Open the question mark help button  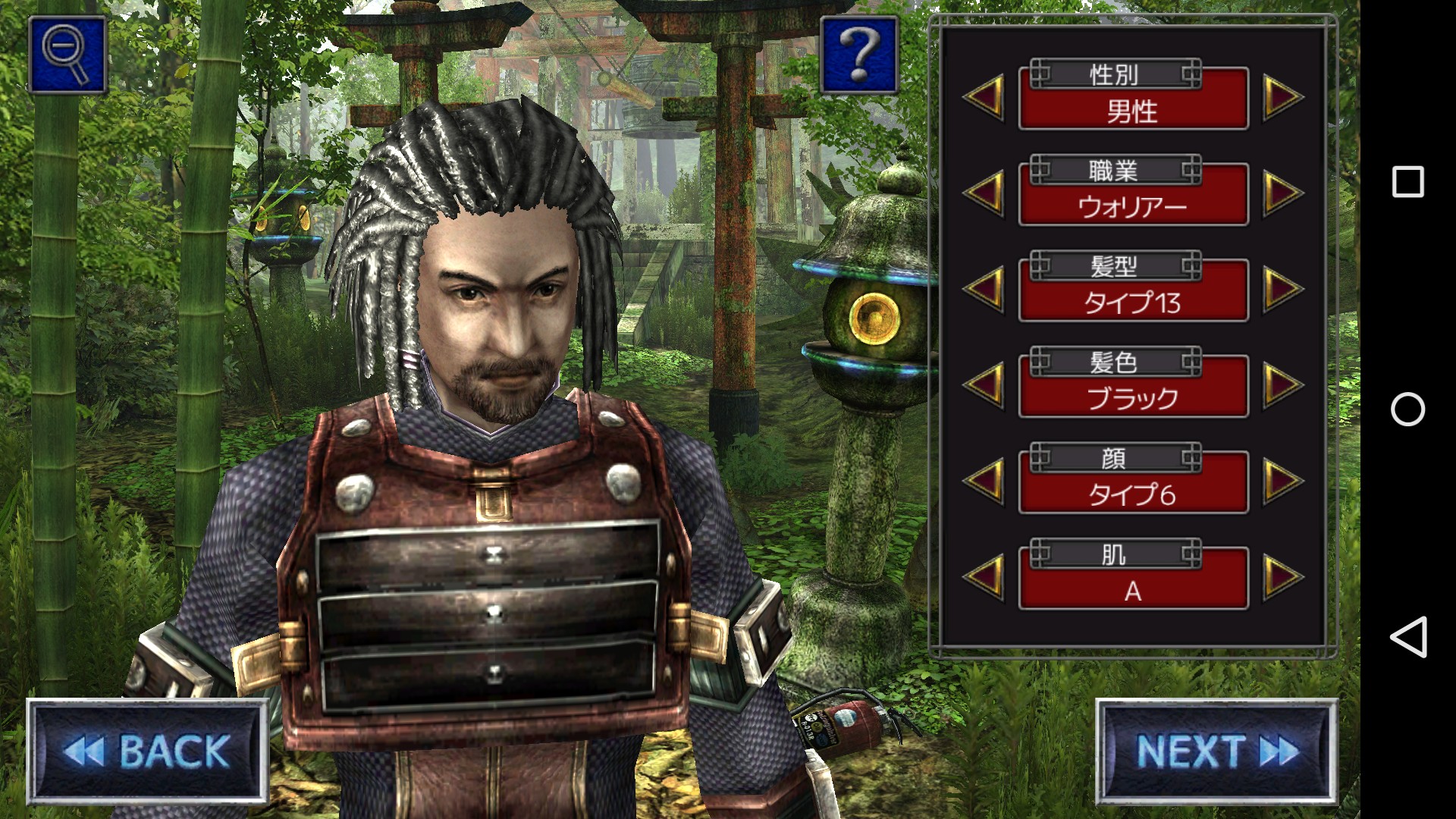859,55
